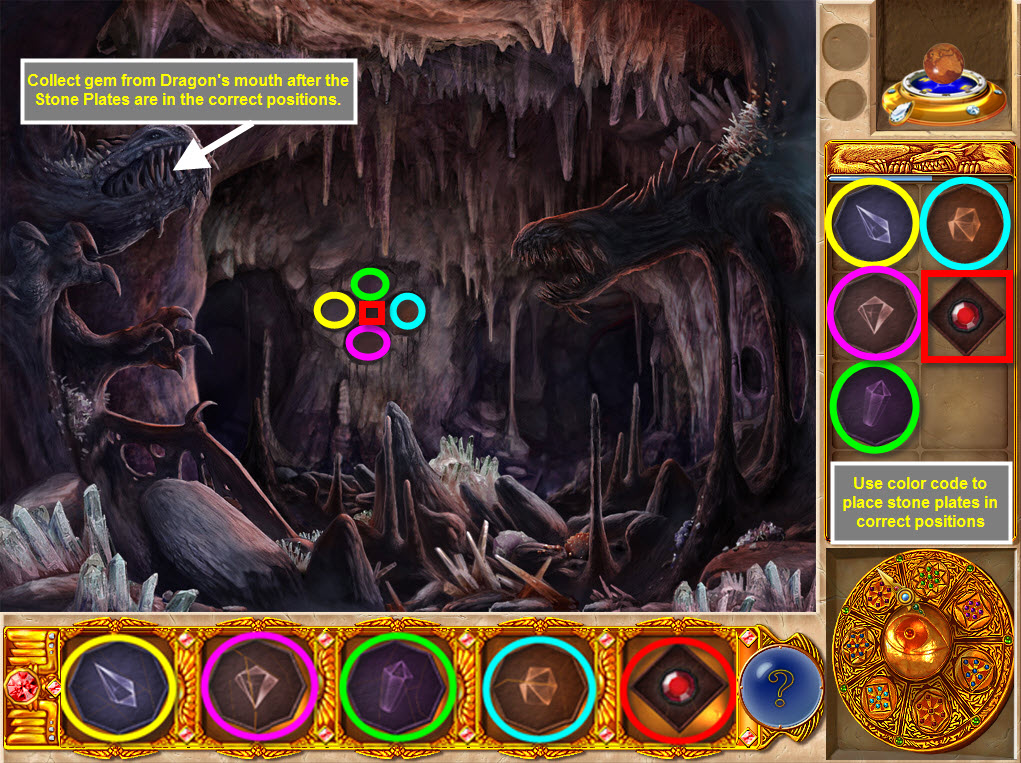Select the green-circled plate in the side panel
This screenshot has width=1021, height=763.
click(x=874, y=407)
